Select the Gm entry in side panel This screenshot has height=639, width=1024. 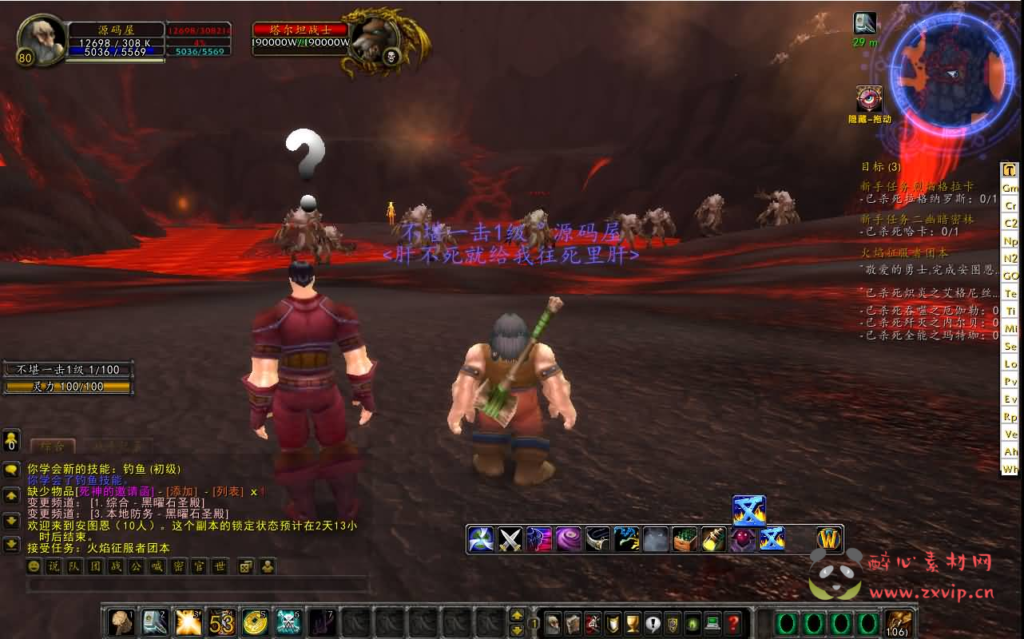(1011, 188)
